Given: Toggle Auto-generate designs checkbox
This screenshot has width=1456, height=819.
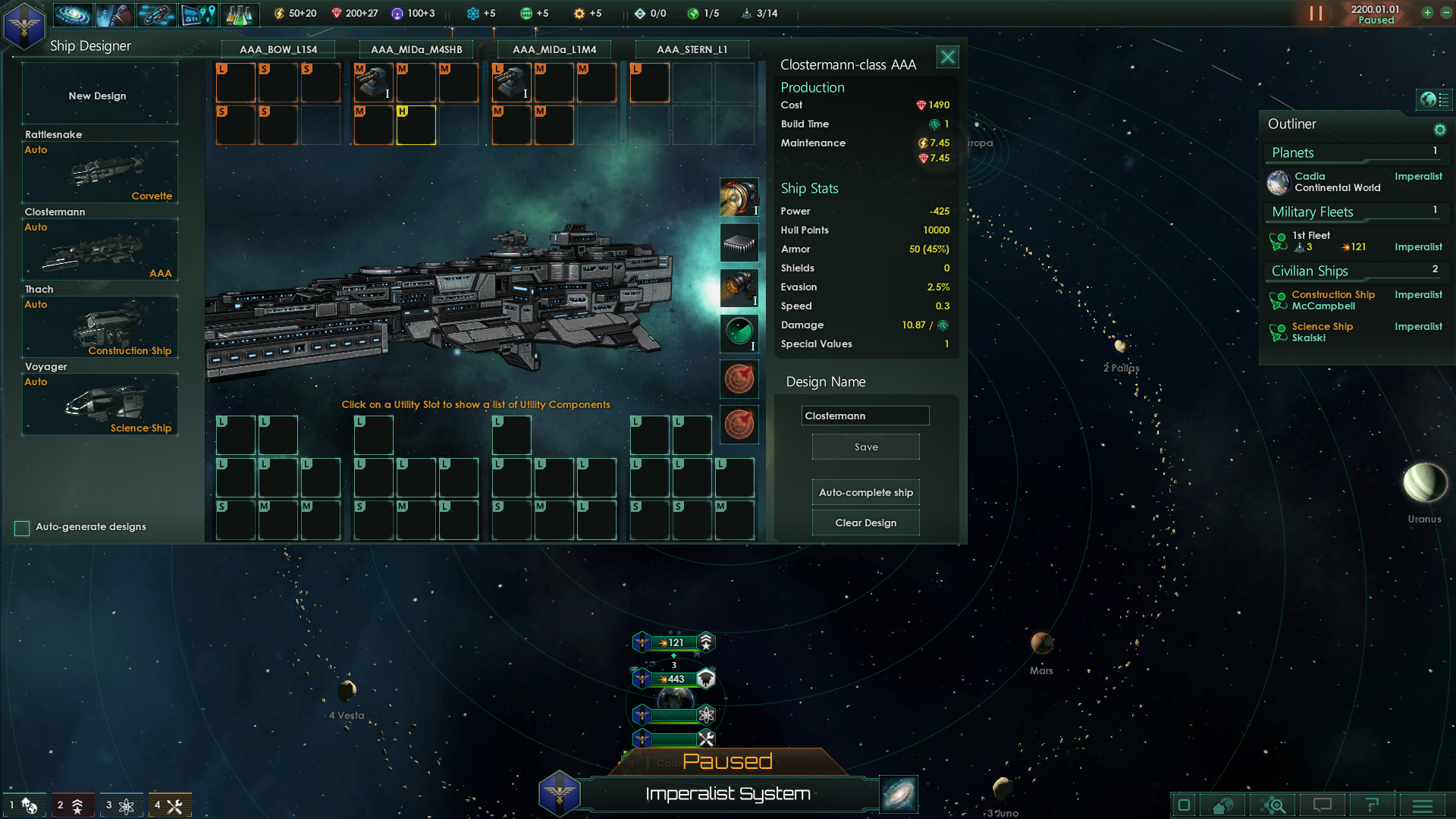Looking at the screenshot, I should coord(22,528).
